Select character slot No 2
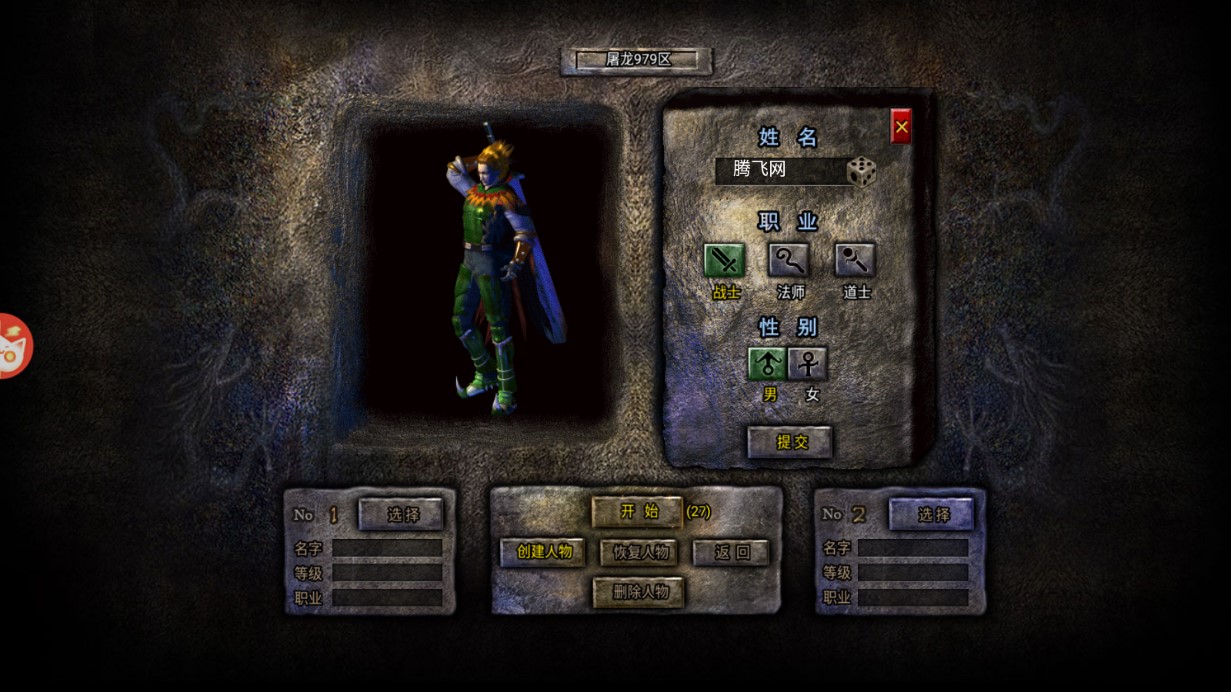The height and width of the screenshot is (692, 1231). point(931,515)
